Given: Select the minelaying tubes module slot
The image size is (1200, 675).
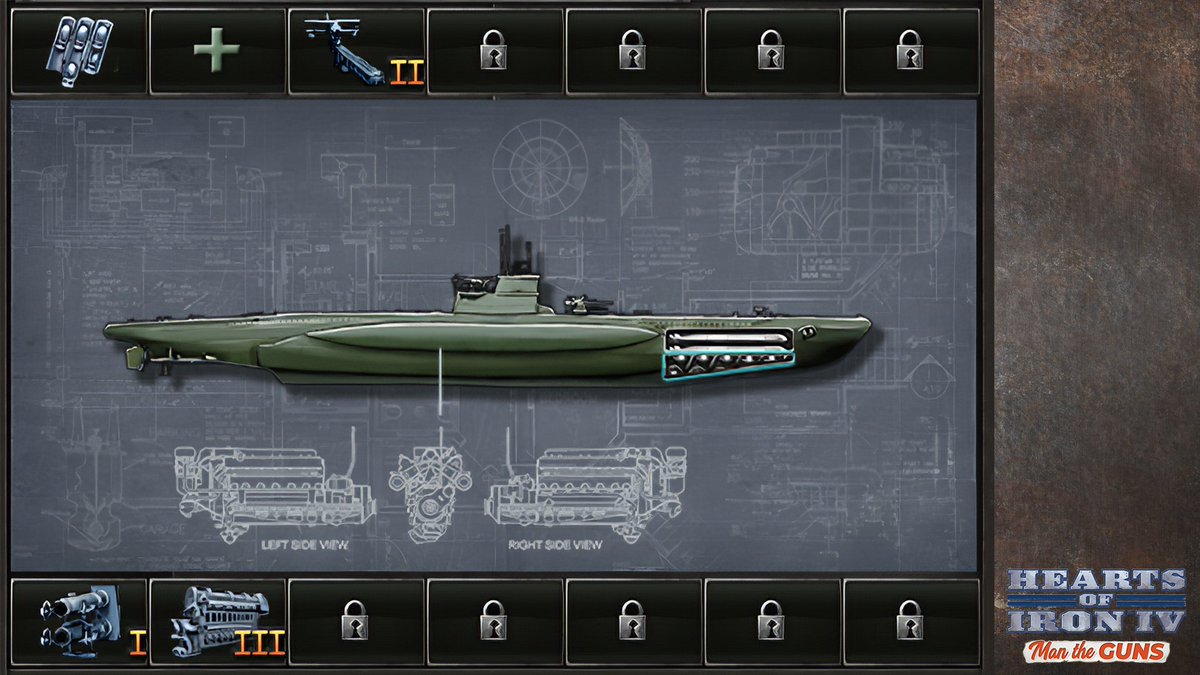Looking at the screenshot, I should click(x=78, y=50).
